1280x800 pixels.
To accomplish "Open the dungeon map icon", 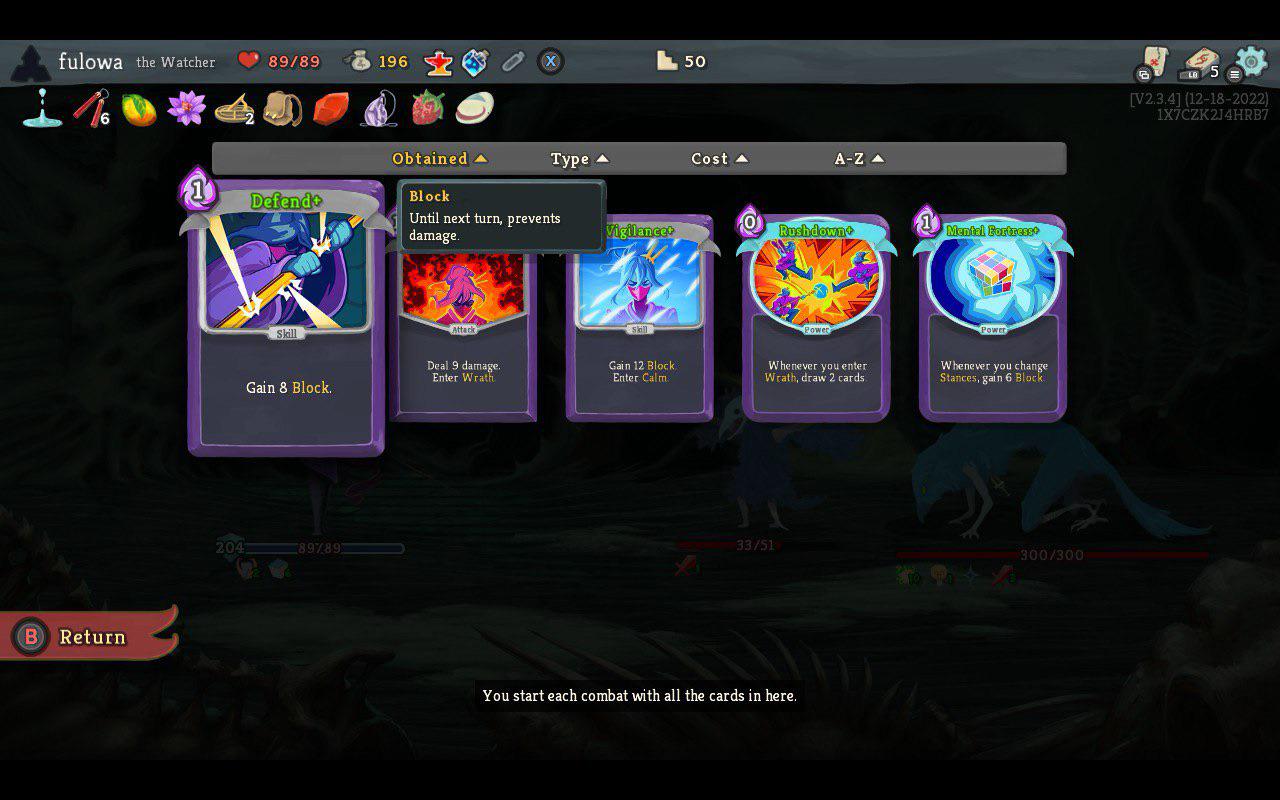I will 1155,61.
